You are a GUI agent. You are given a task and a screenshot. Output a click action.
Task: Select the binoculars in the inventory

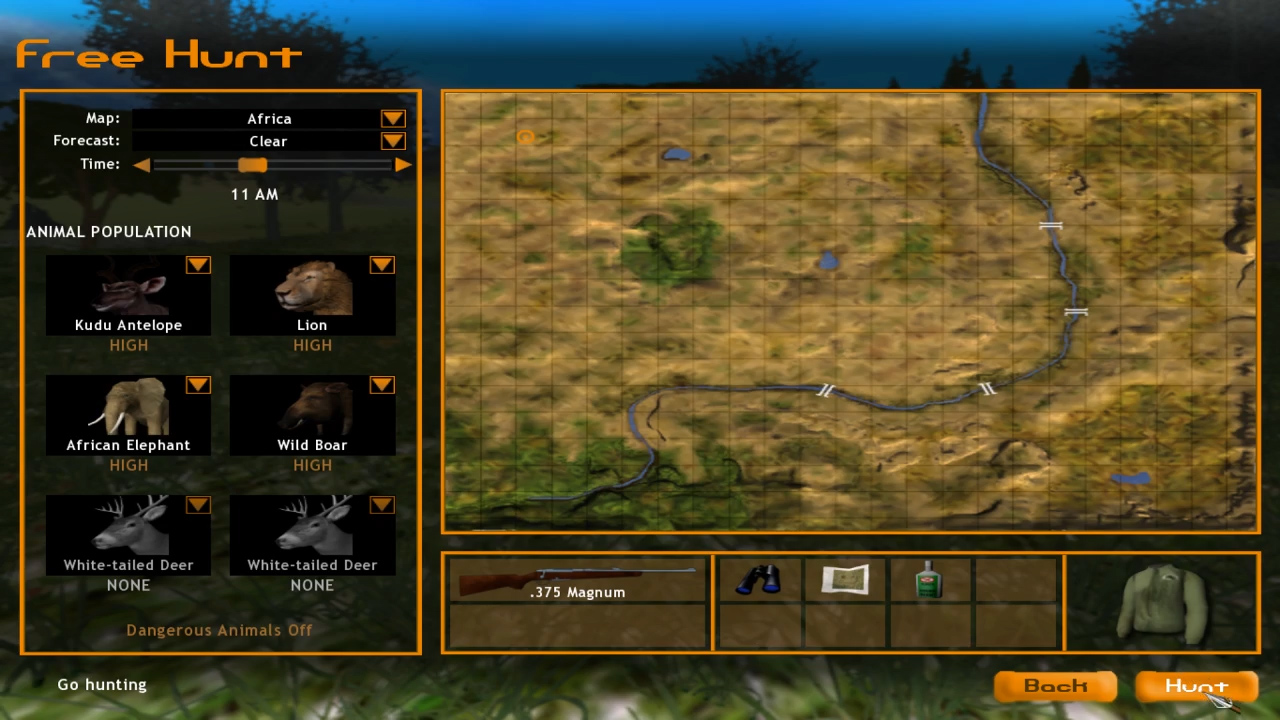[758, 580]
